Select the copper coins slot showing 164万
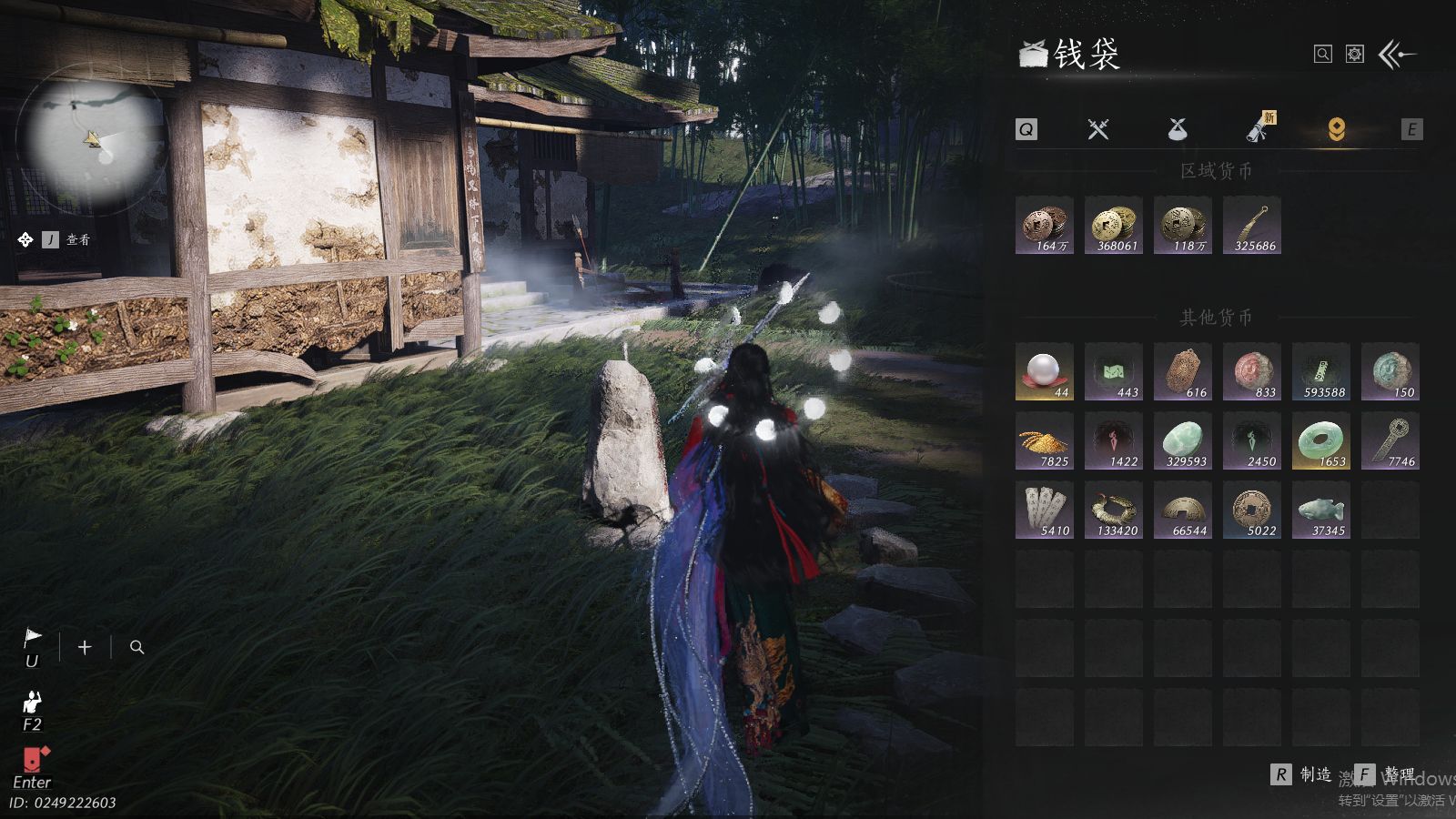1456x819 pixels. tap(1045, 225)
